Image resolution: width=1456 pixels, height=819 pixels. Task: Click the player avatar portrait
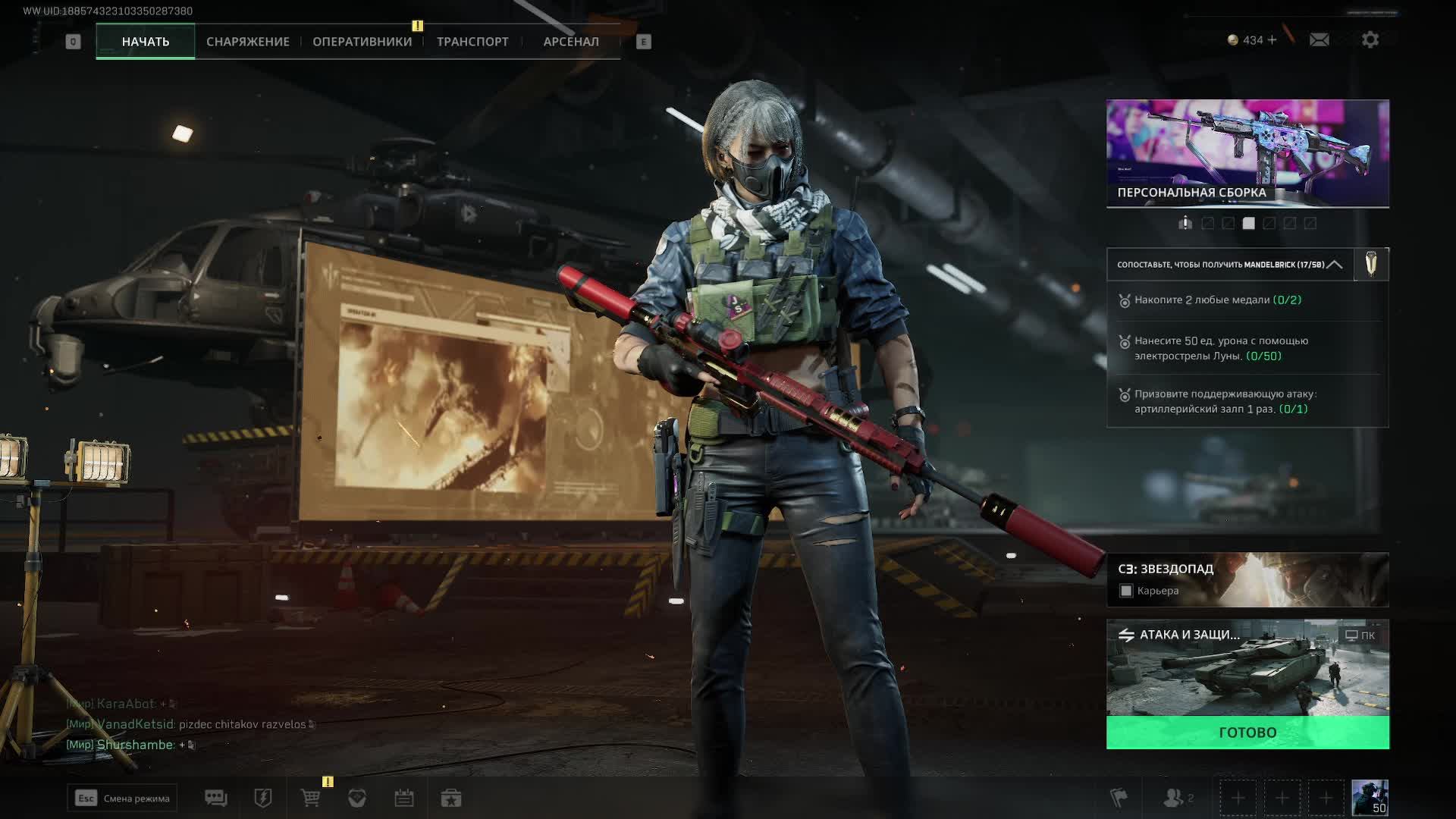tap(1370, 798)
